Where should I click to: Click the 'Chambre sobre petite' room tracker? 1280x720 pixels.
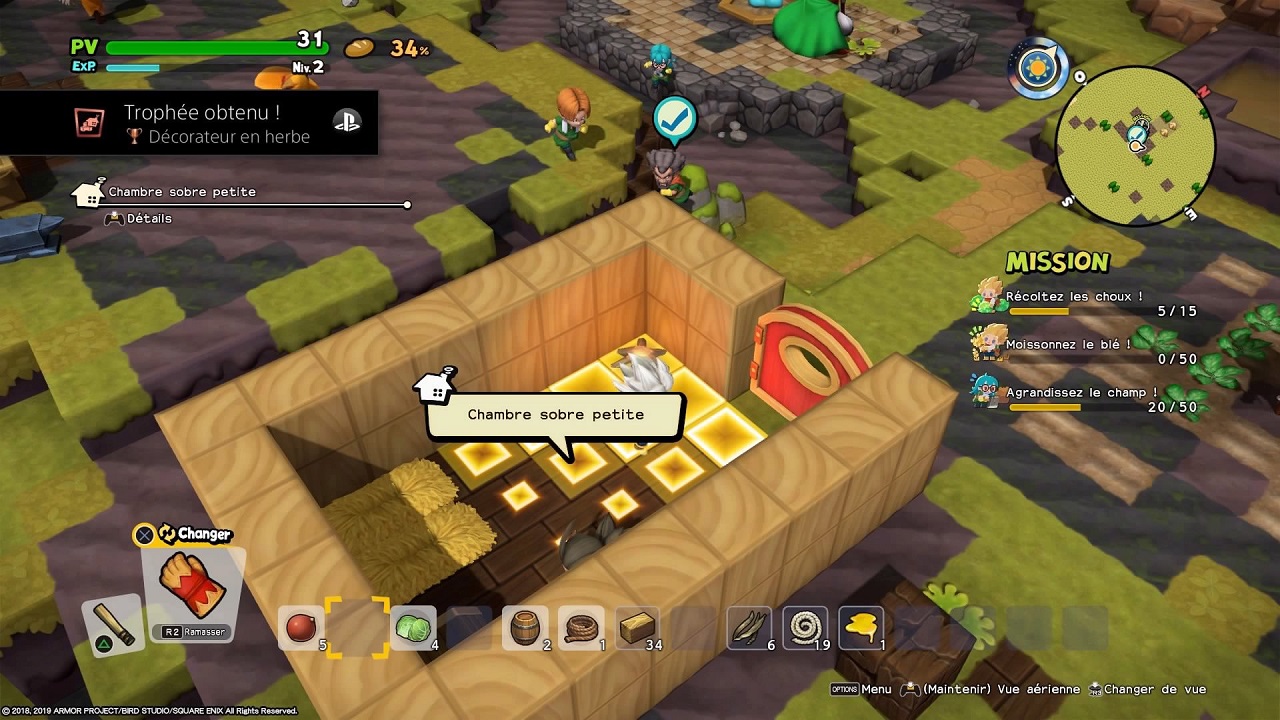click(x=182, y=192)
